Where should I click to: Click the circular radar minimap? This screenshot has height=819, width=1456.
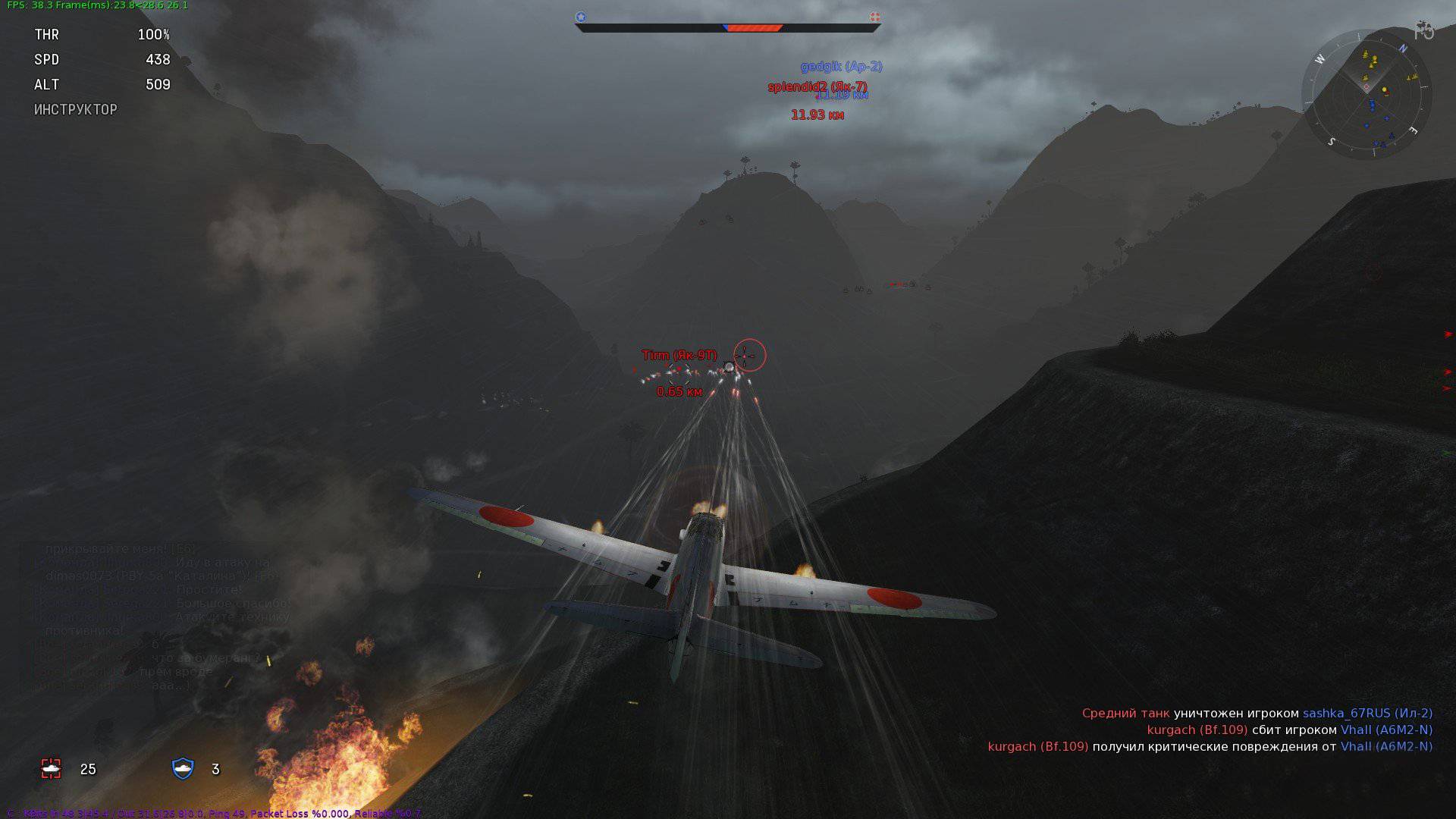tap(1367, 94)
